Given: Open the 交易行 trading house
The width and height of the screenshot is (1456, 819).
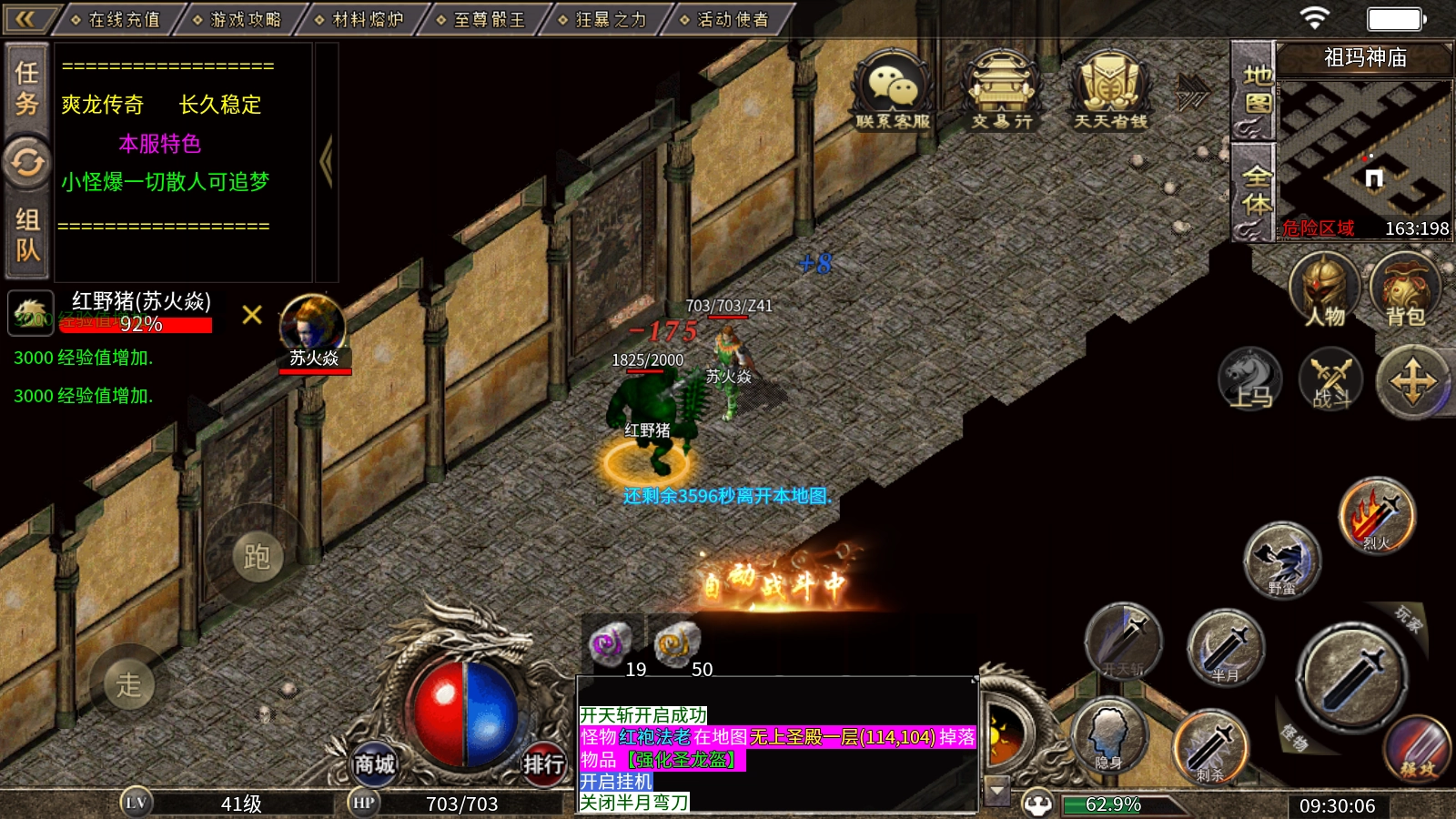Looking at the screenshot, I should (x=1001, y=89).
